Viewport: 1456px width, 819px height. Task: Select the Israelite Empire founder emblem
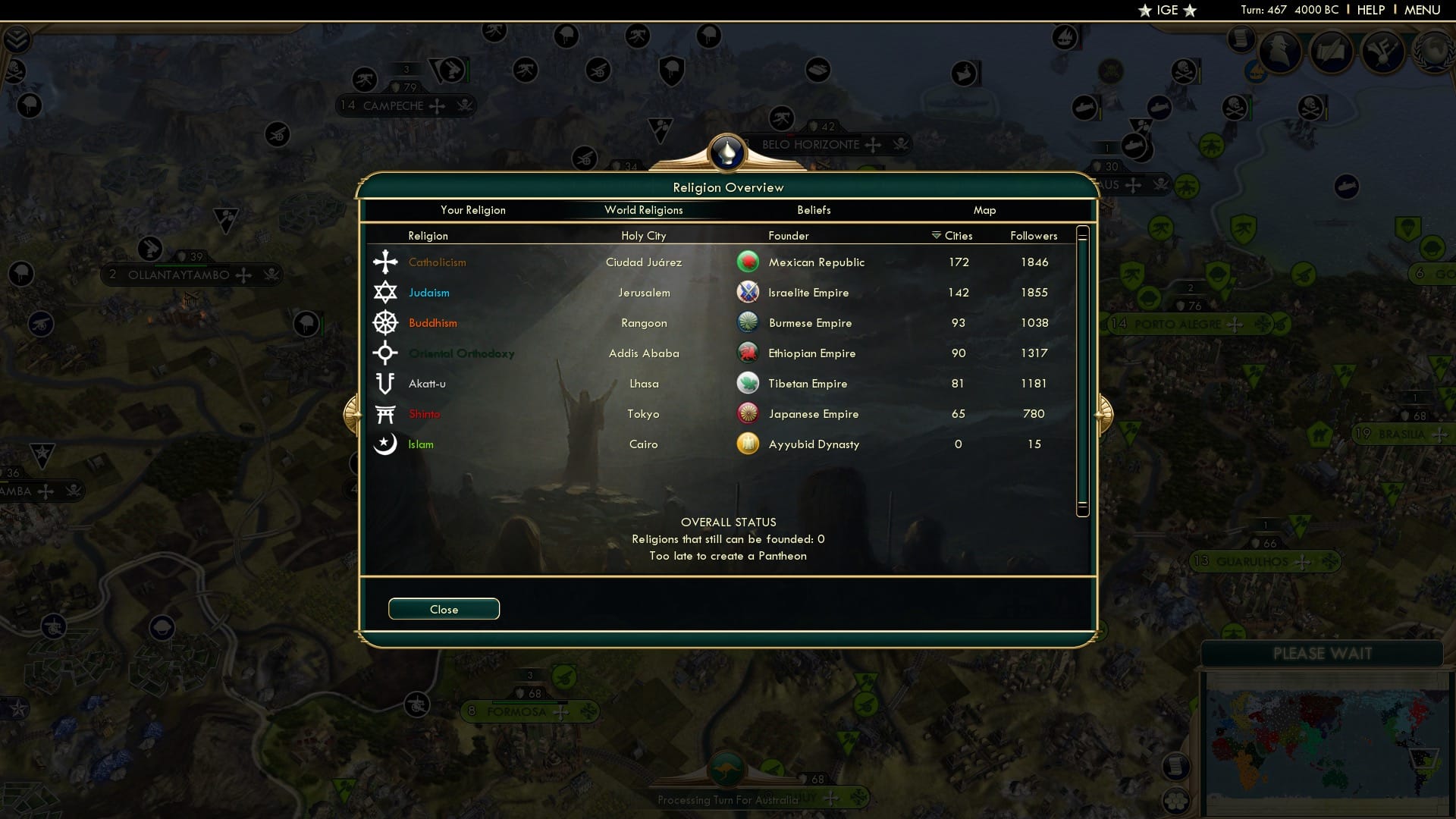click(749, 292)
